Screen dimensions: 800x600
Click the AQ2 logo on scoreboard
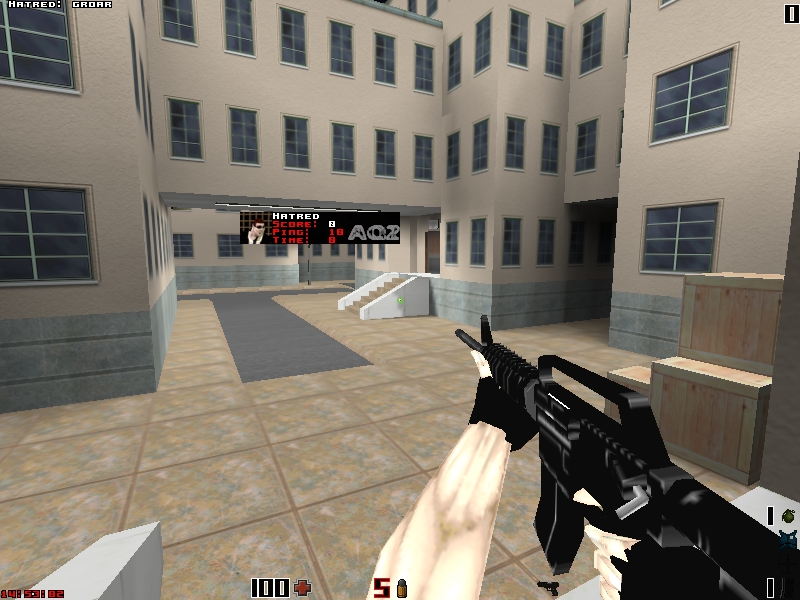click(375, 232)
